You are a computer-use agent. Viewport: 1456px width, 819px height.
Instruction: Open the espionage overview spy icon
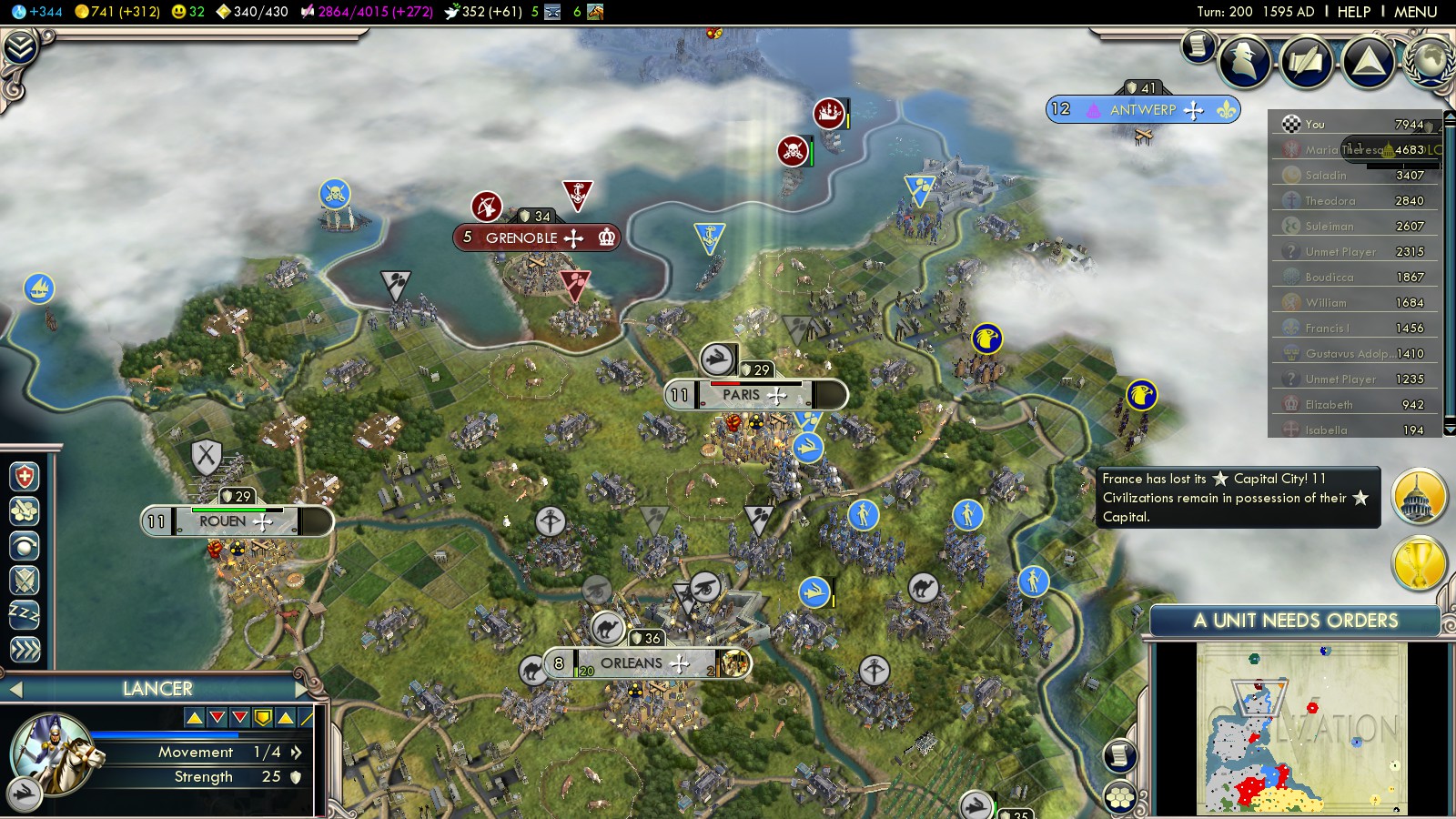pyautogui.click(x=1244, y=62)
